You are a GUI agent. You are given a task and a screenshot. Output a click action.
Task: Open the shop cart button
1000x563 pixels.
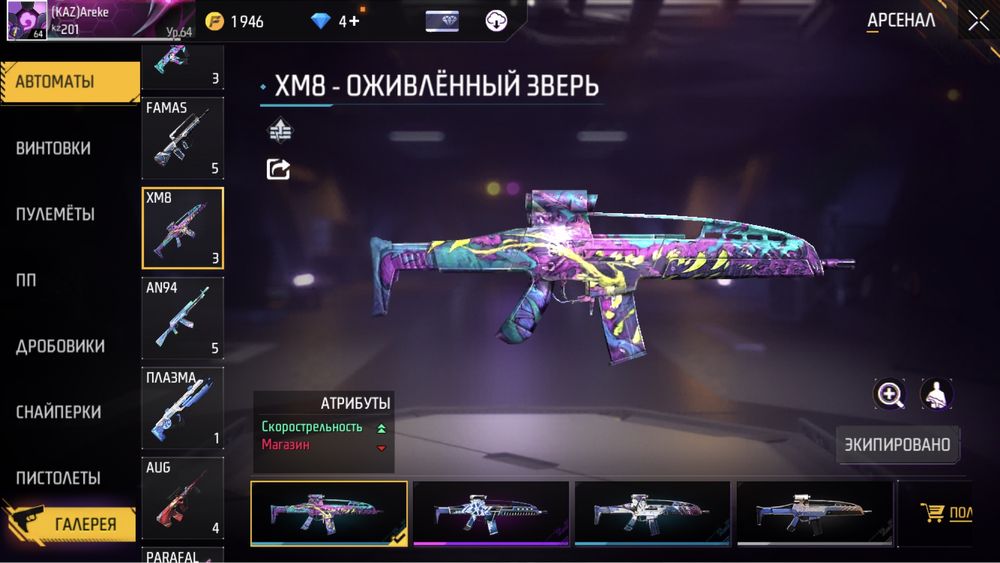[945, 513]
